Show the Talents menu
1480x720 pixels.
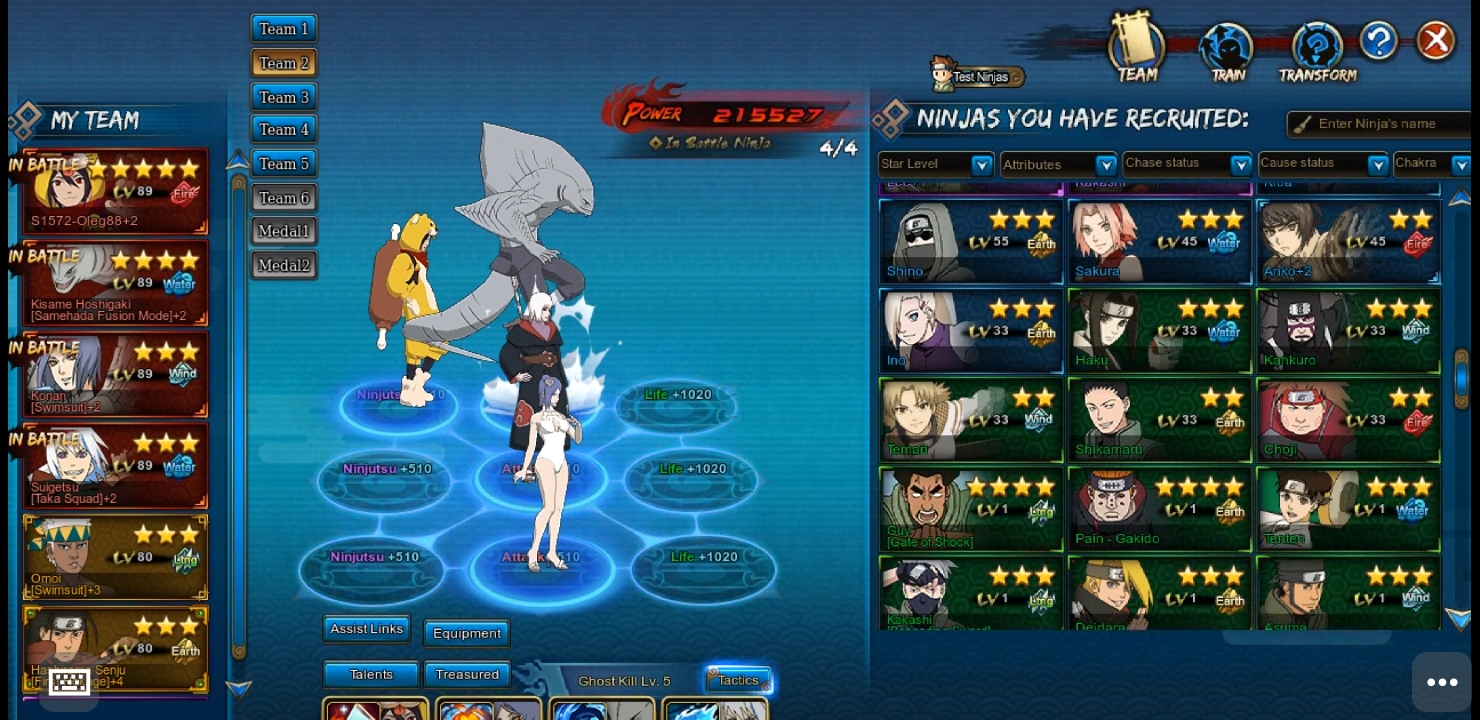[371, 675]
